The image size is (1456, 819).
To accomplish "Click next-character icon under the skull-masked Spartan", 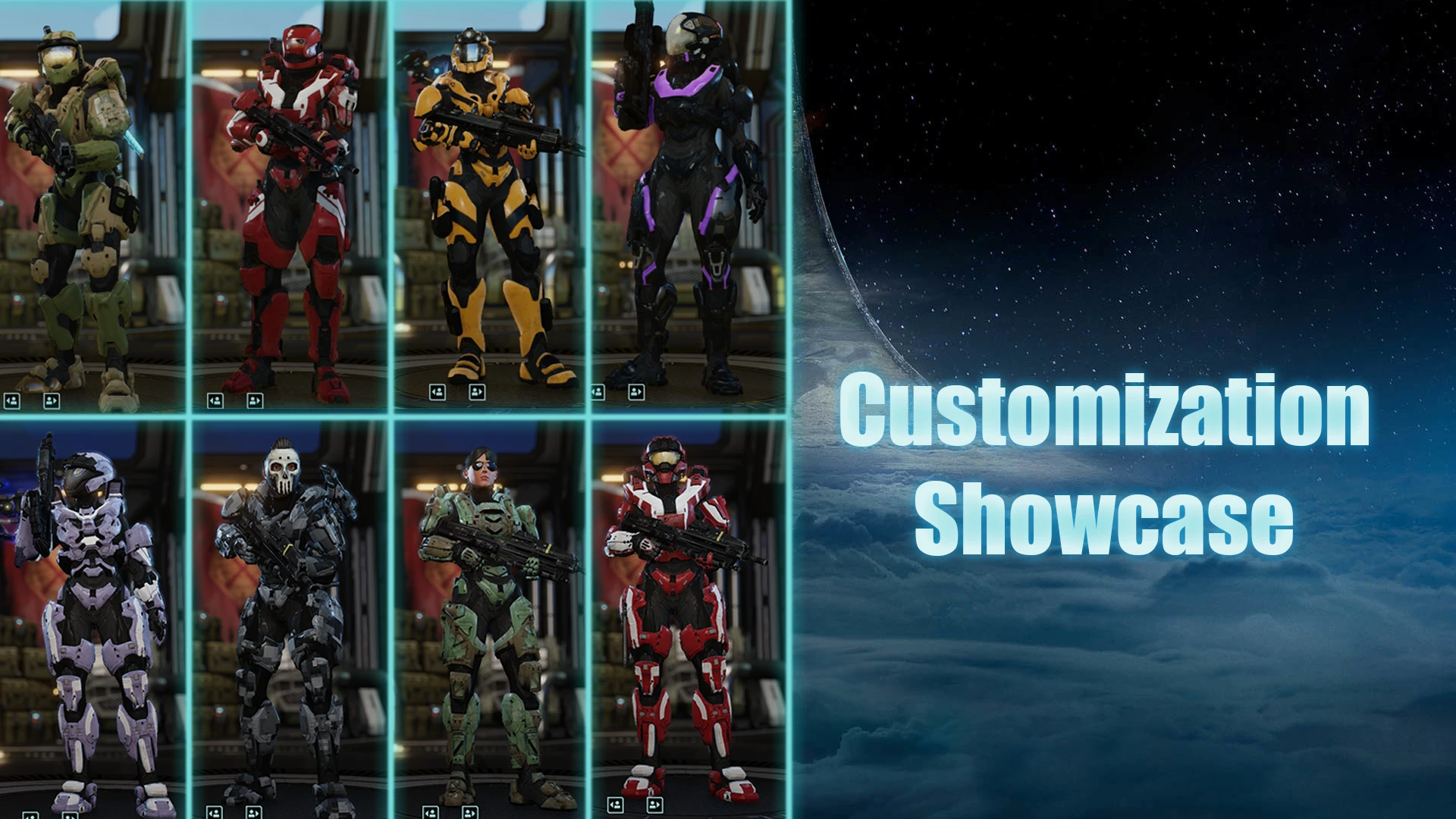I will [253, 811].
